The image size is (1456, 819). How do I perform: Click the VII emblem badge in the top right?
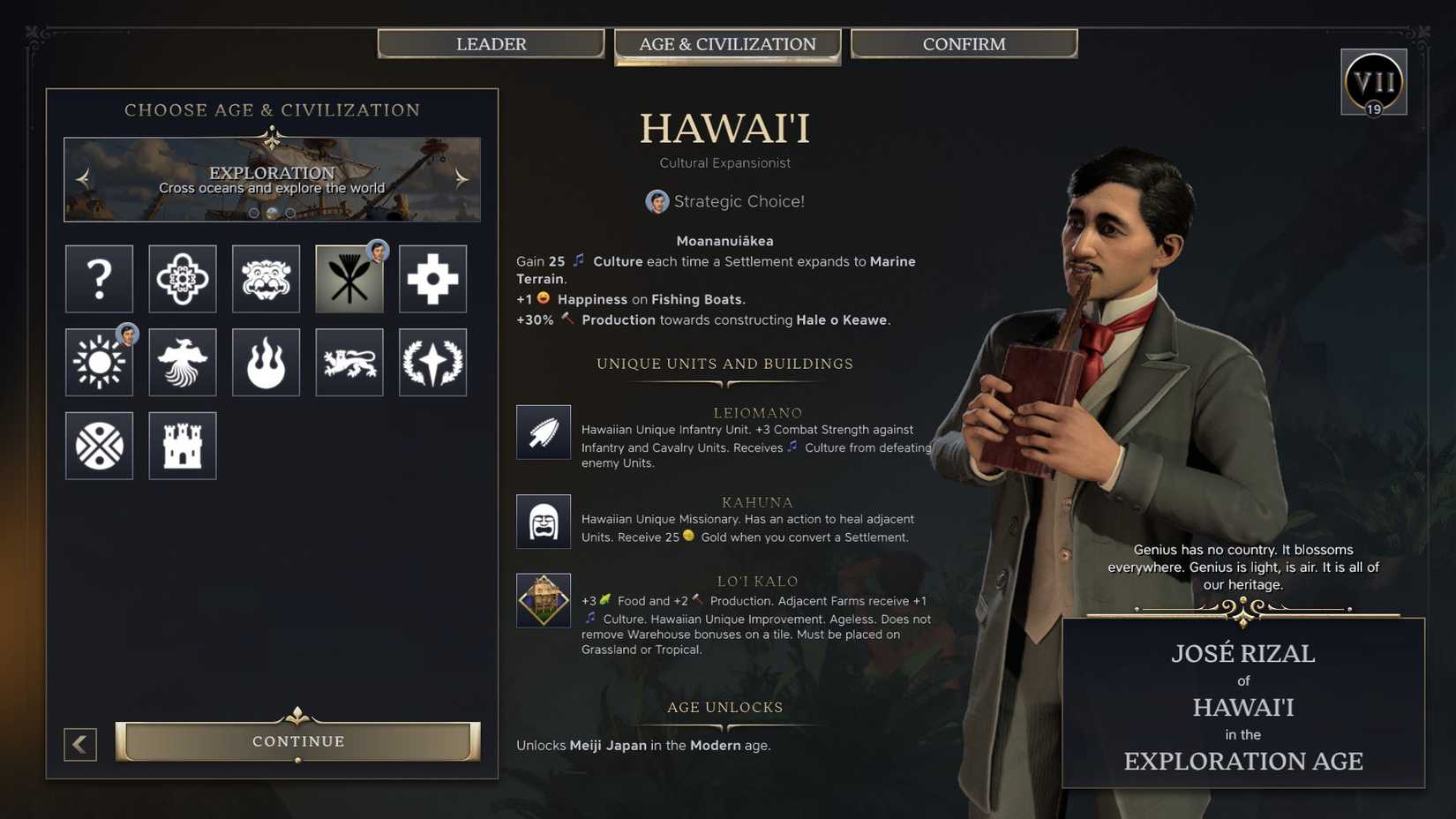[1373, 81]
